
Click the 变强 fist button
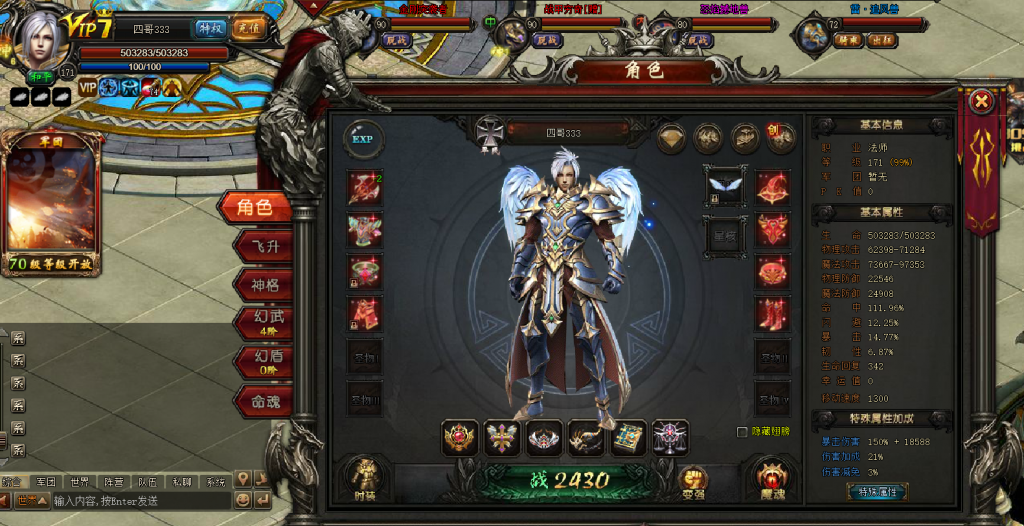tap(693, 480)
